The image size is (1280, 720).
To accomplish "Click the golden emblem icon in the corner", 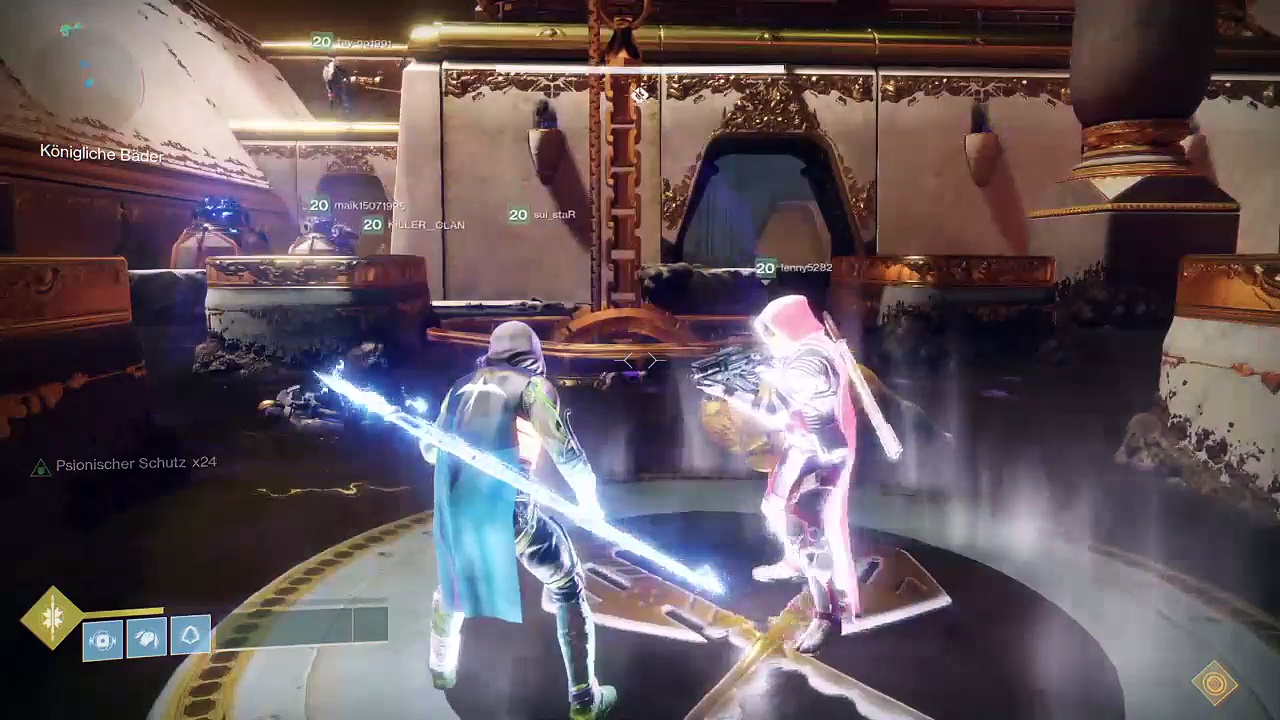I will (1215, 684).
